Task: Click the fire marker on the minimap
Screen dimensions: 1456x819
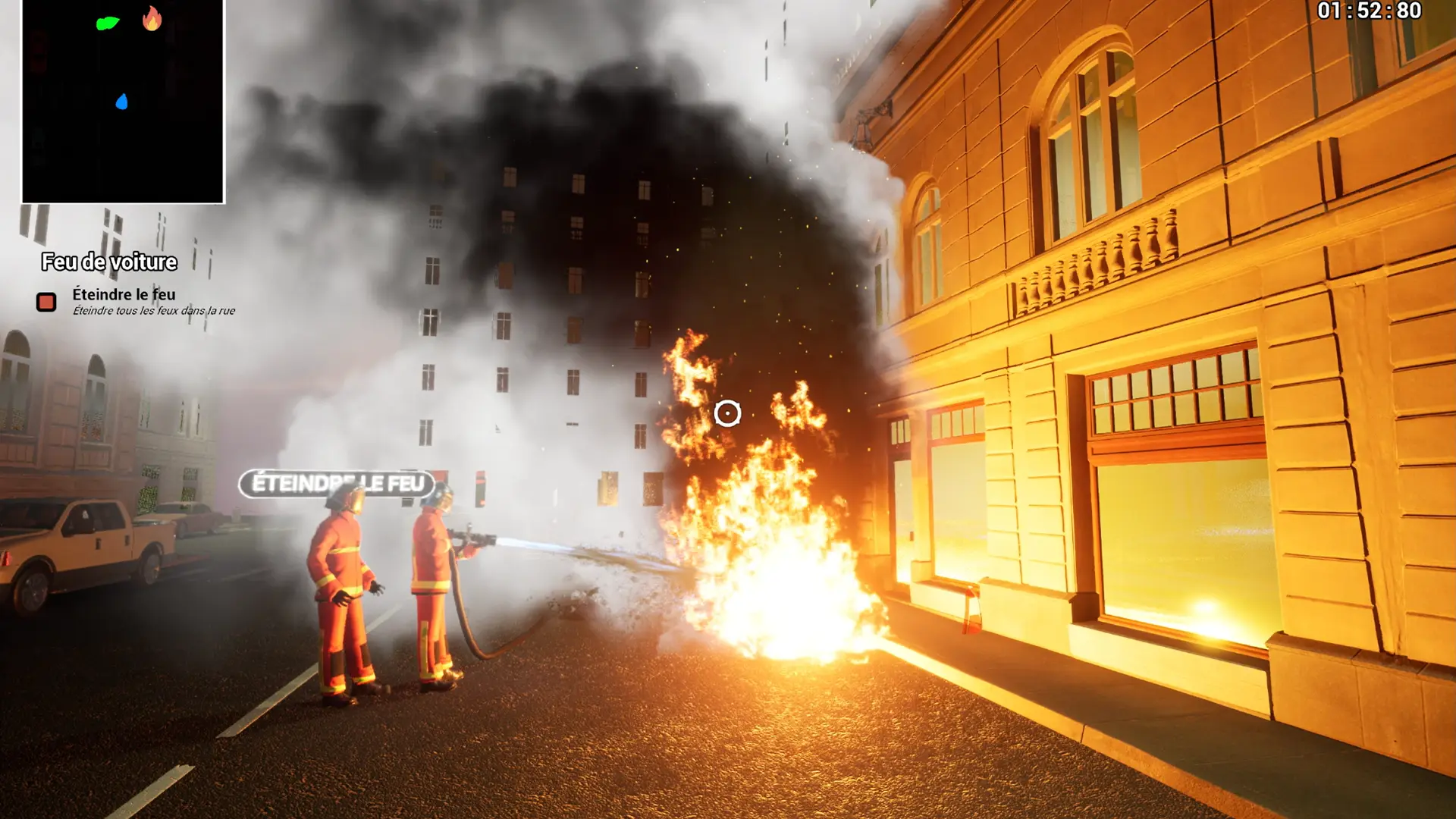Action: [152, 19]
